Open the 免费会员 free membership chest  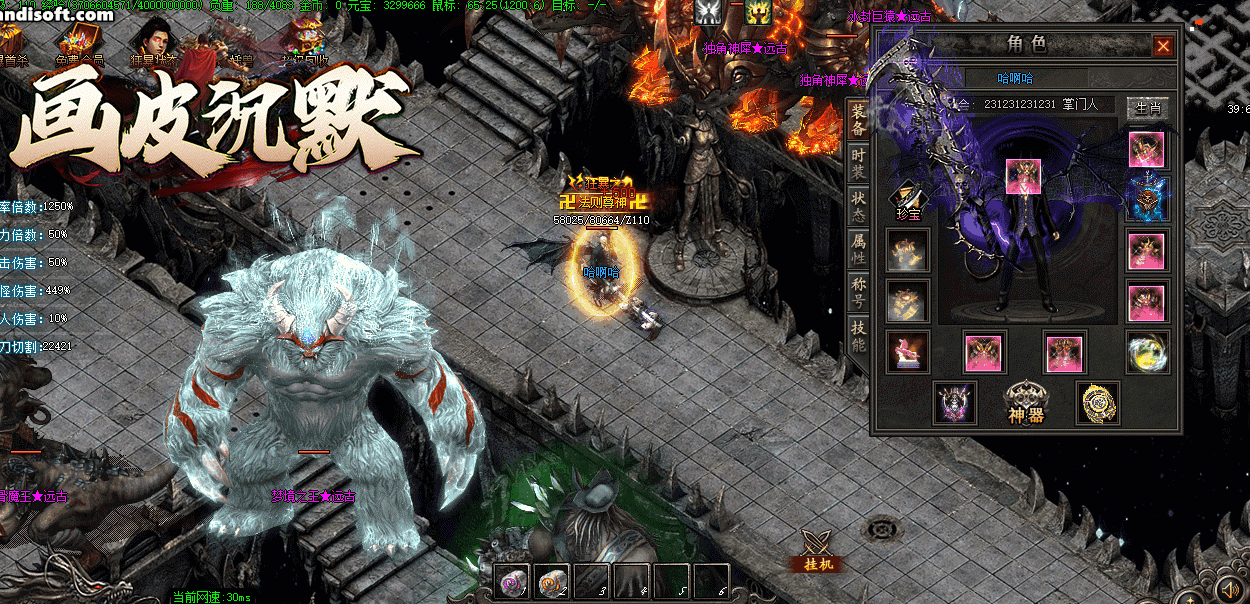pyautogui.click(x=78, y=42)
